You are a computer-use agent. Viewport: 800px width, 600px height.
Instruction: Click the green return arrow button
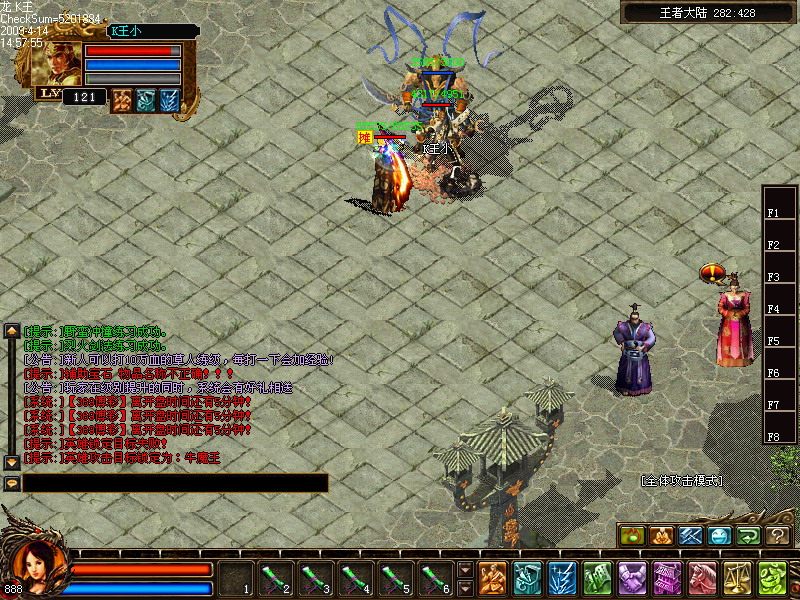749,536
